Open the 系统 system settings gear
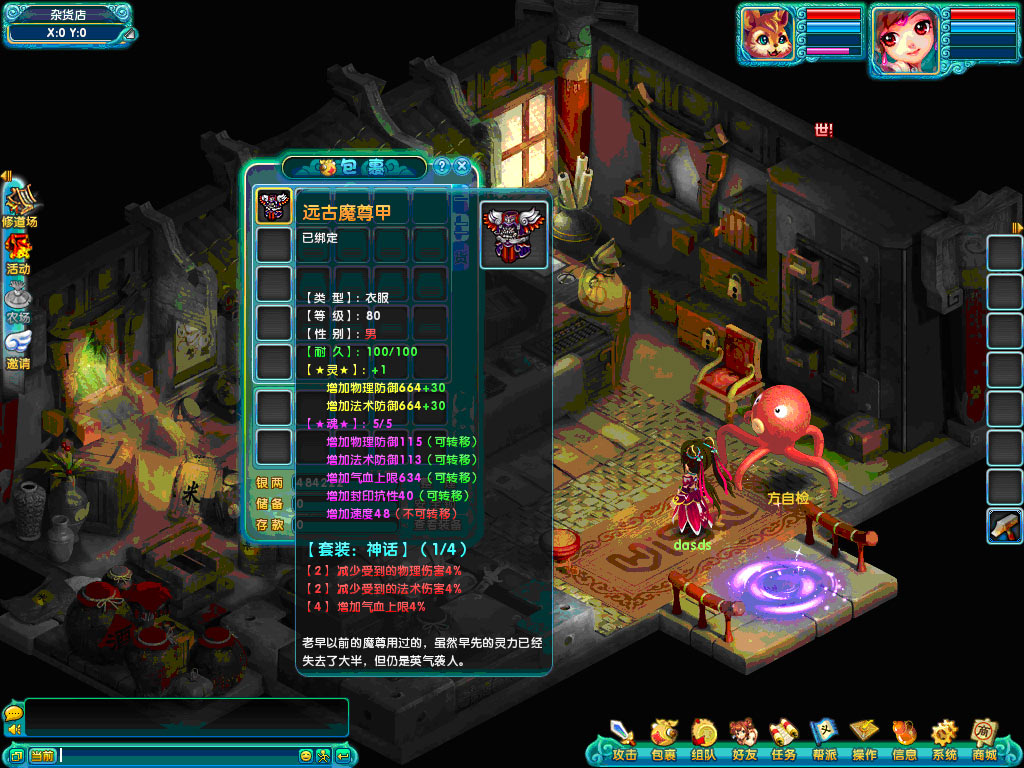1024x768 pixels. [x=944, y=738]
